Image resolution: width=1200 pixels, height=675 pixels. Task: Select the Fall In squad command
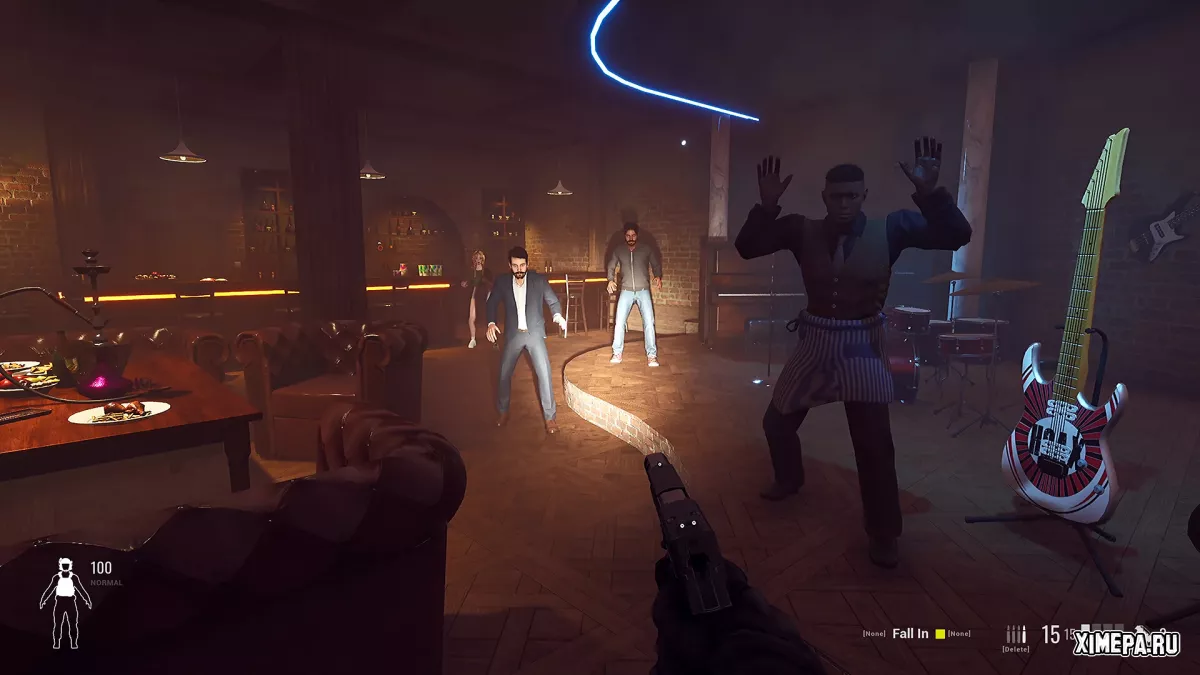pos(910,633)
